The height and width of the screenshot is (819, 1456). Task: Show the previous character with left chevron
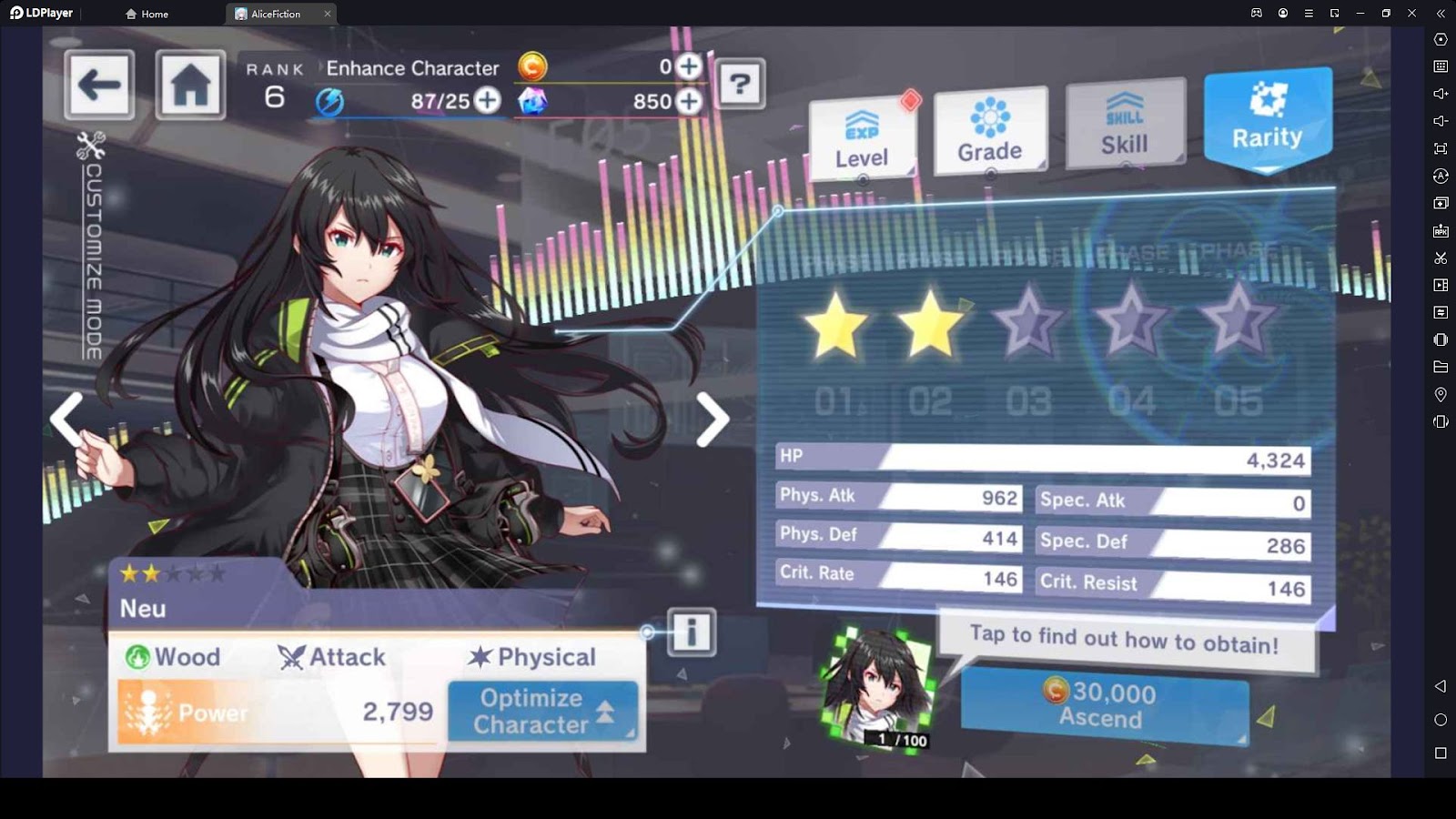[x=68, y=419]
